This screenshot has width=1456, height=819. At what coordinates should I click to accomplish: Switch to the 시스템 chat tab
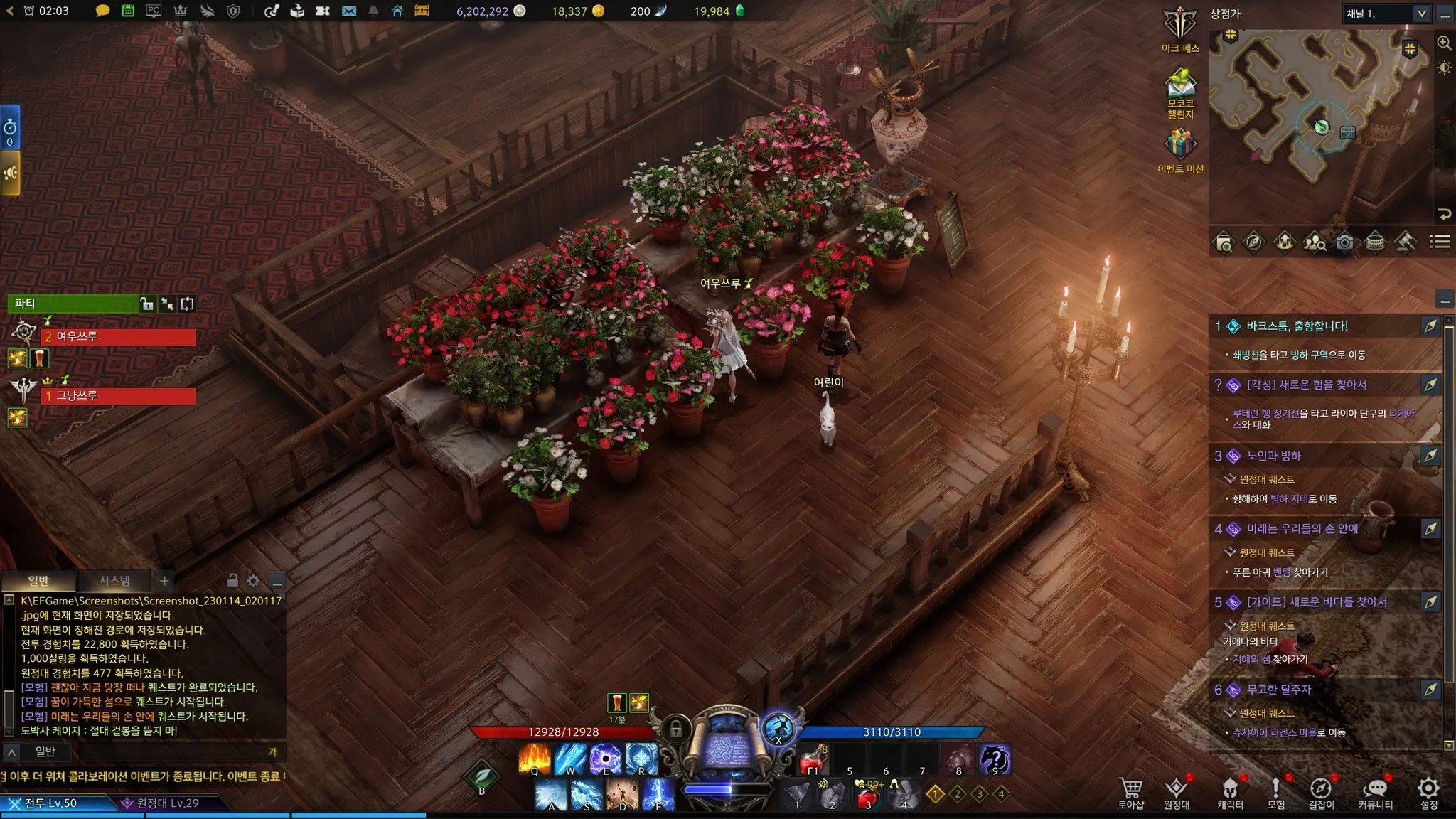[x=114, y=581]
